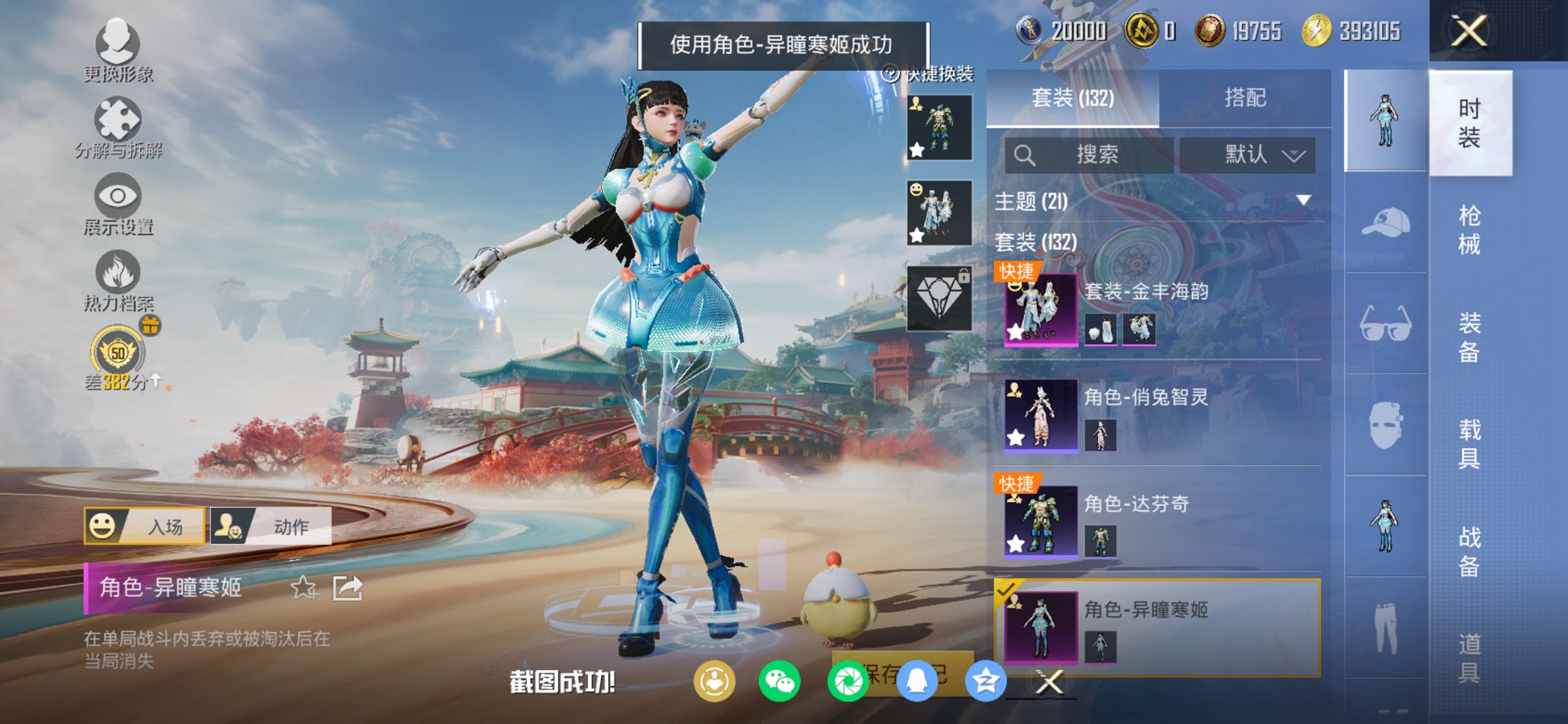The height and width of the screenshot is (724, 1568).
Task: Open the 套装 (132) tab
Action: pyautogui.click(x=1071, y=96)
